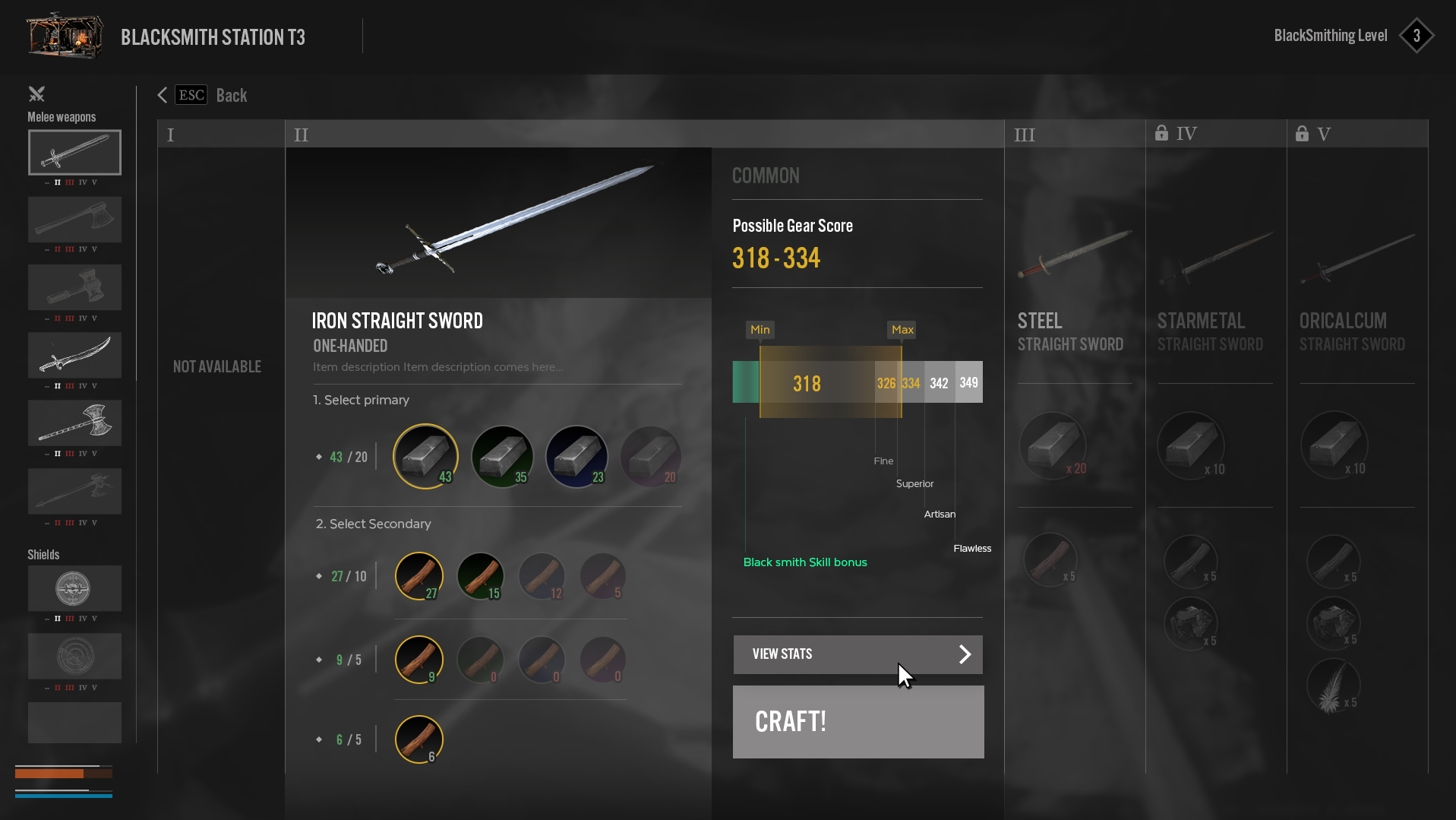Choose the straight sword in weapons list
Viewport: 1456px width, 820px height.
pyautogui.click(x=74, y=152)
